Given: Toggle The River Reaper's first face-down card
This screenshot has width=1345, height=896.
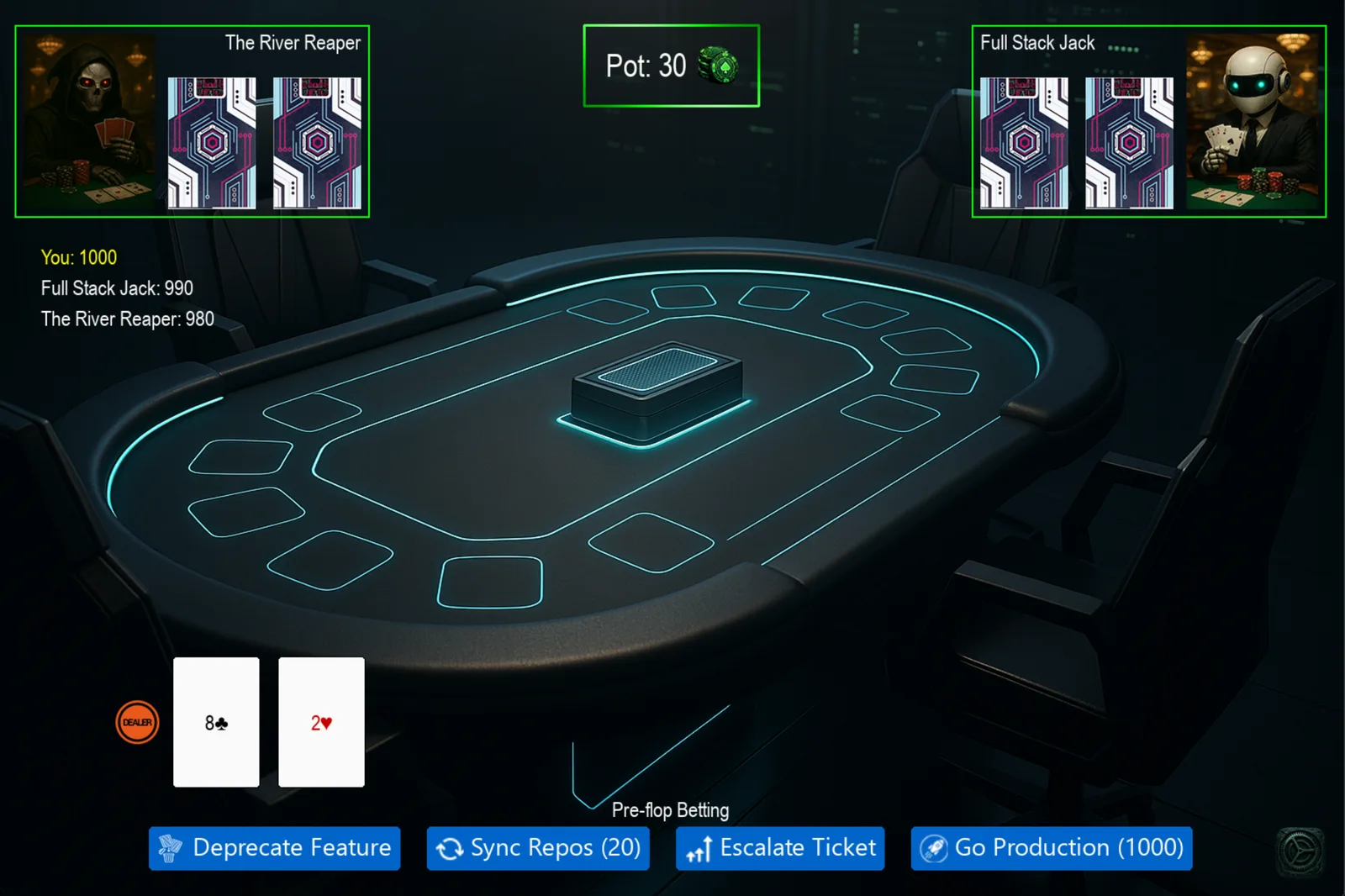Looking at the screenshot, I should (x=213, y=143).
